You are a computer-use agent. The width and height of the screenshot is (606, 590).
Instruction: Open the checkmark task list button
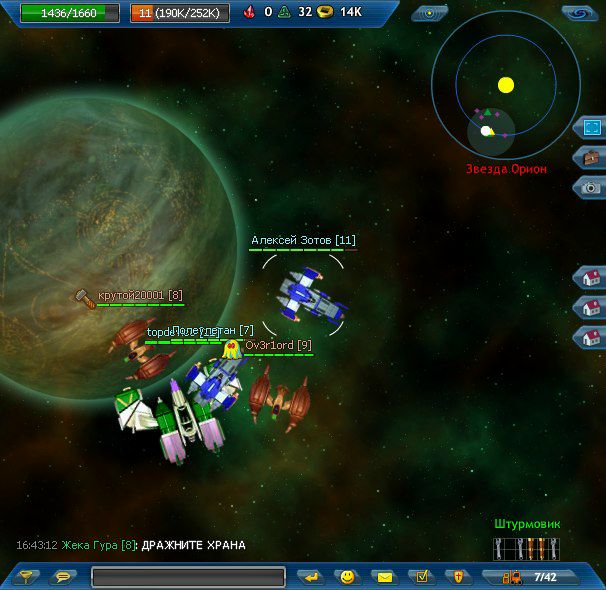421,577
